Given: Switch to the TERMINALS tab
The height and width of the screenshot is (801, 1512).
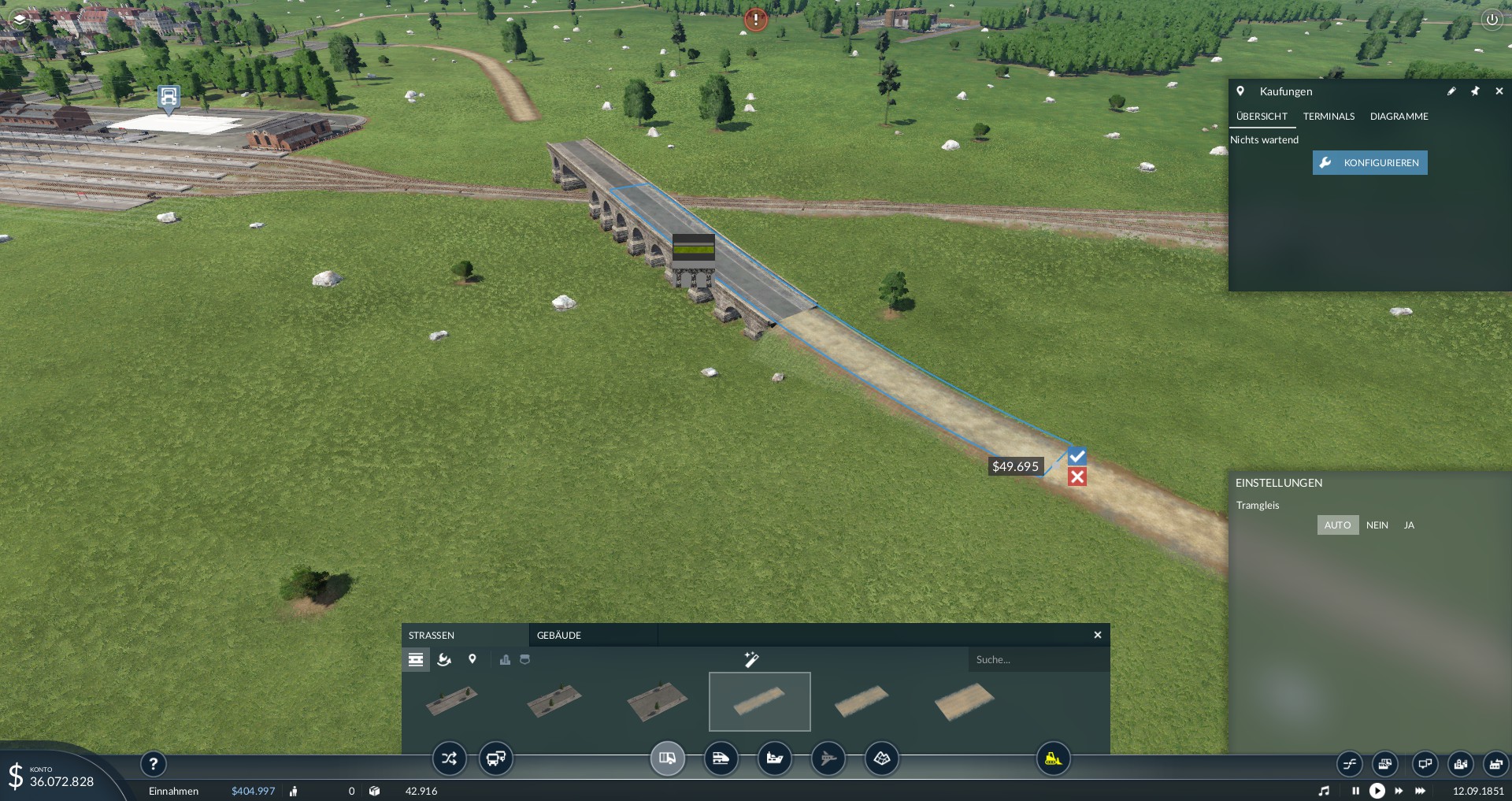Looking at the screenshot, I should (1329, 117).
